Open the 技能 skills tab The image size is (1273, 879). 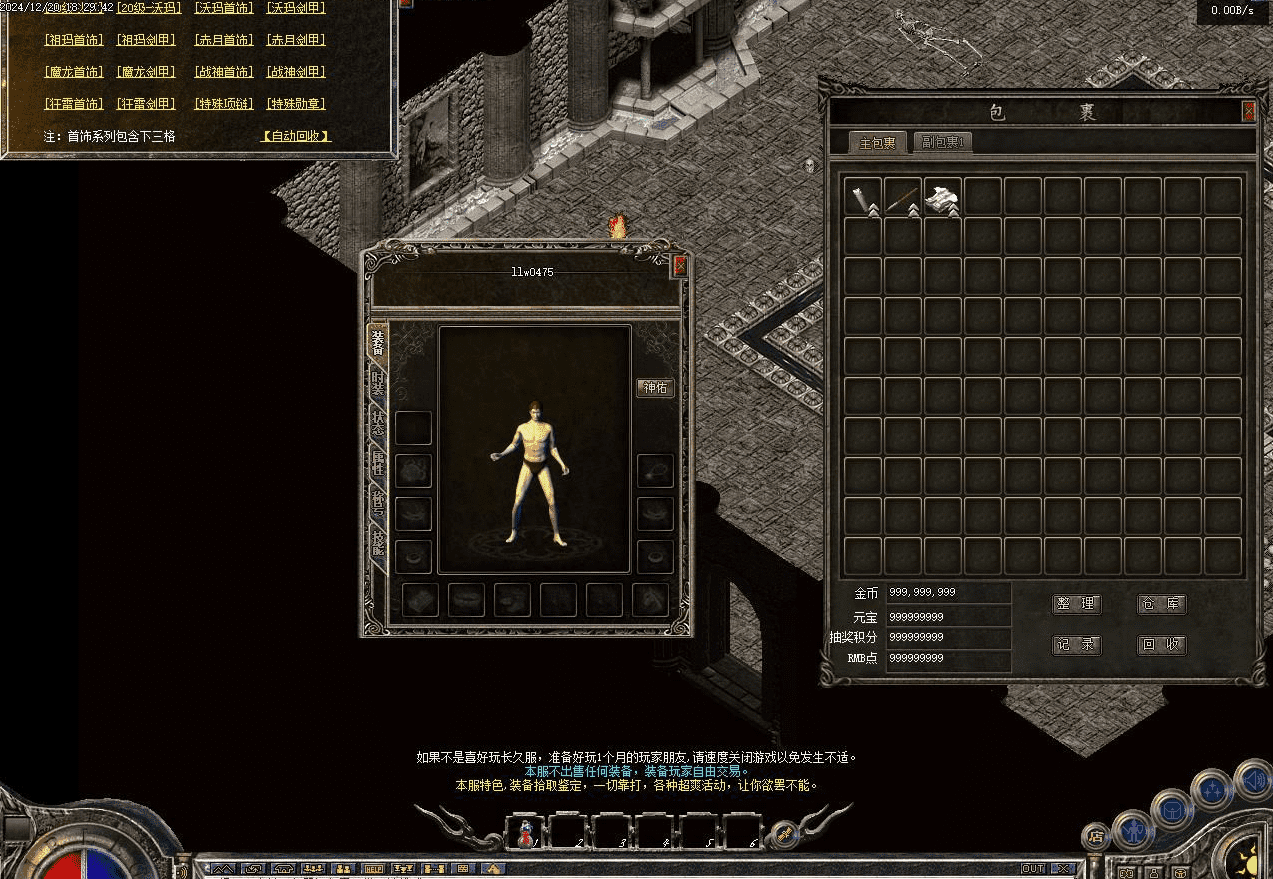(x=378, y=543)
